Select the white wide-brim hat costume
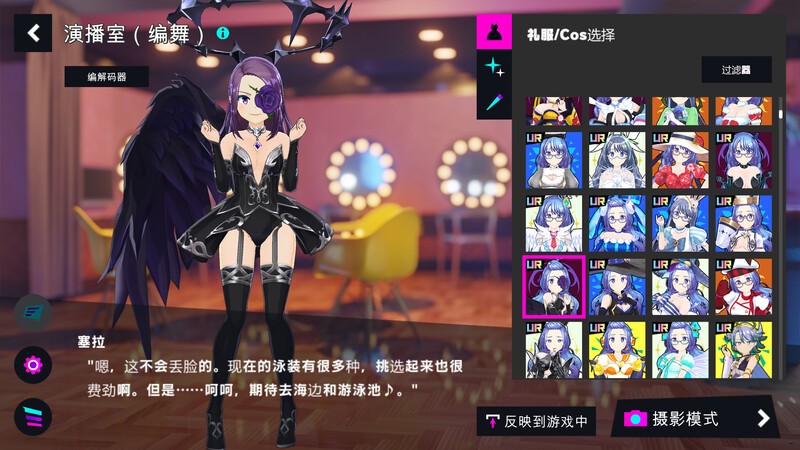This screenshot has height=450, width=800. (x=680, y=160)
